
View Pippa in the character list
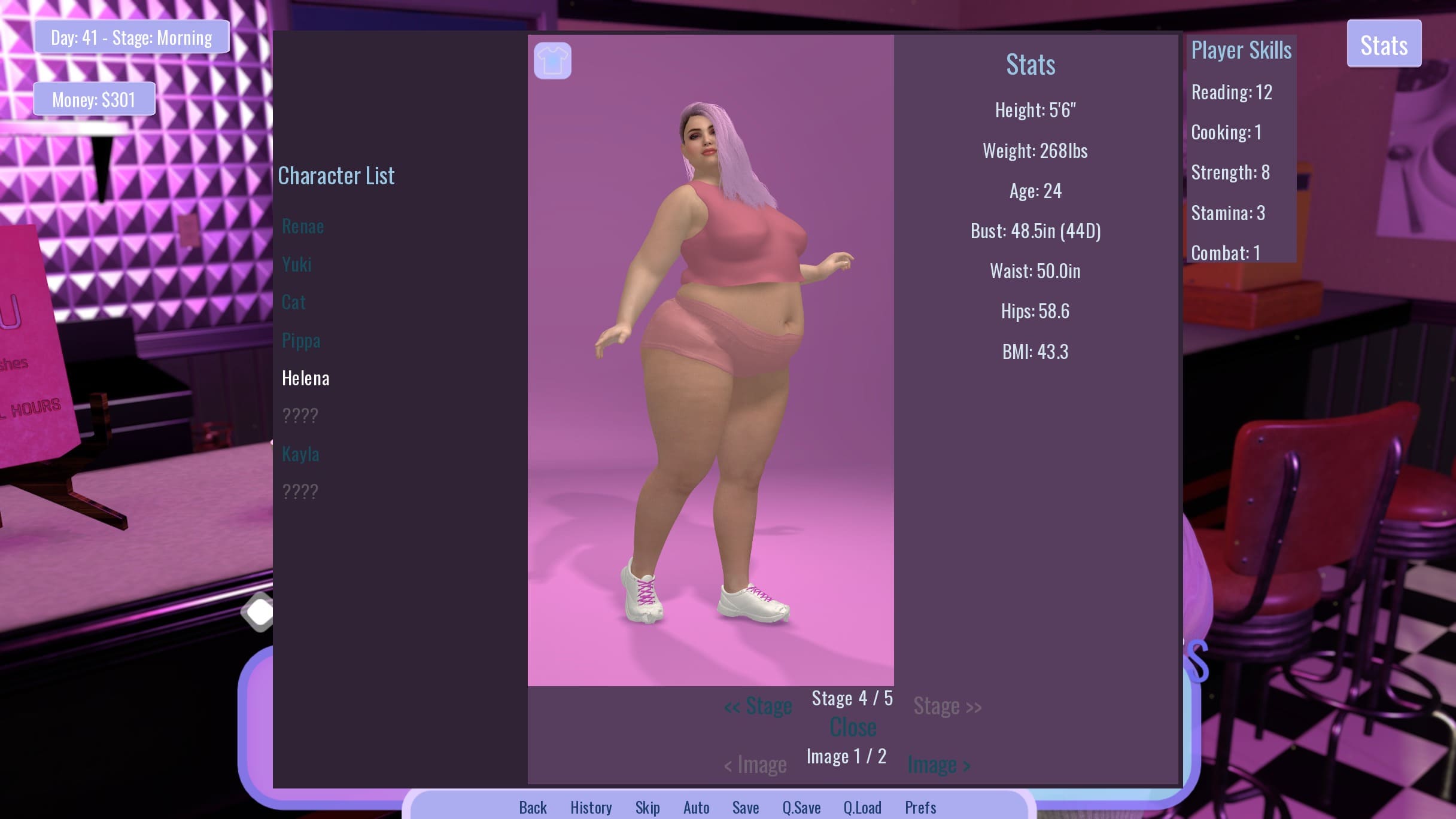click(x=301, y=340)
